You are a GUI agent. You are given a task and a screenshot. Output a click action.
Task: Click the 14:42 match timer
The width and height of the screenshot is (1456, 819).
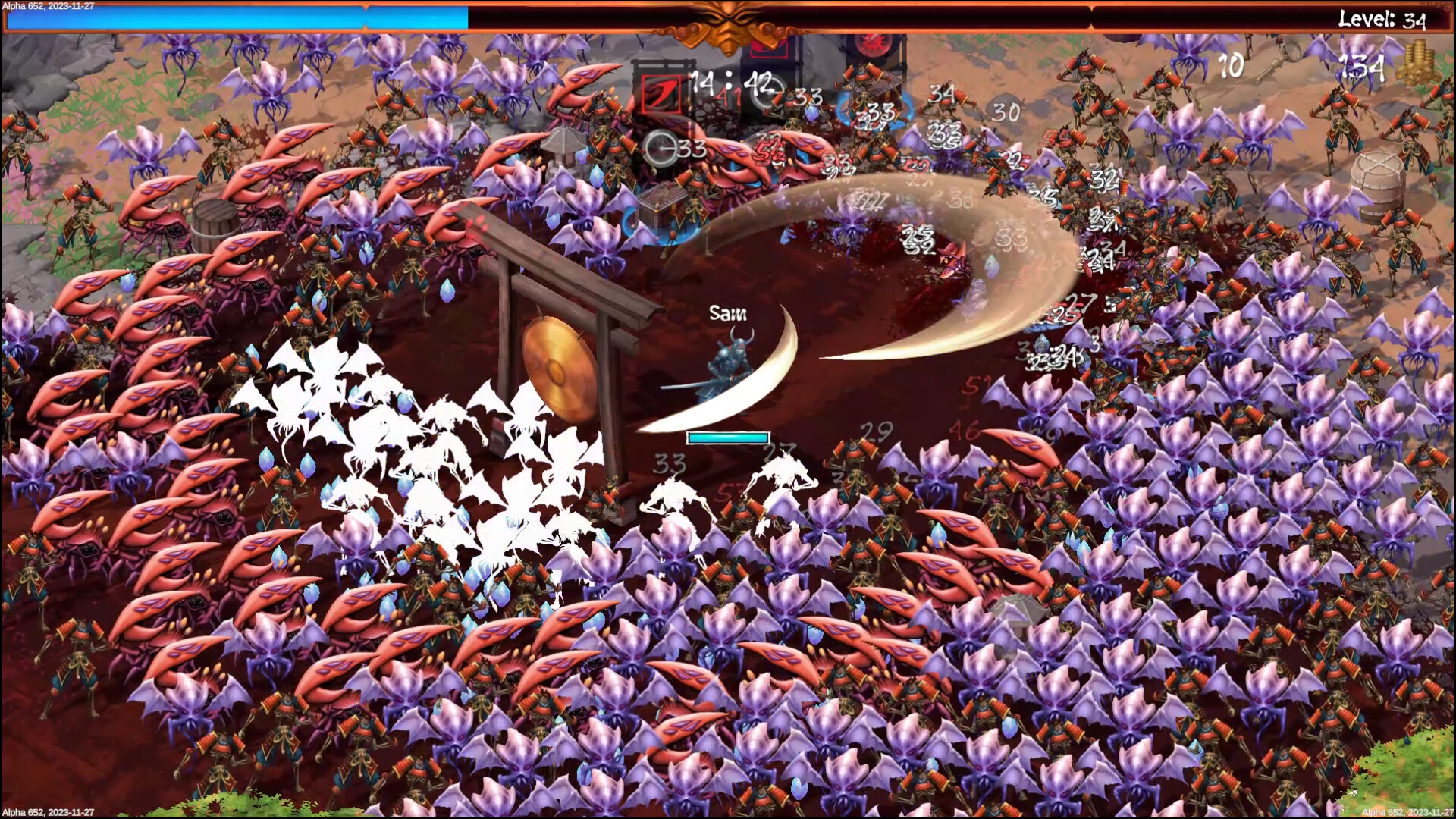coord(730,83)
